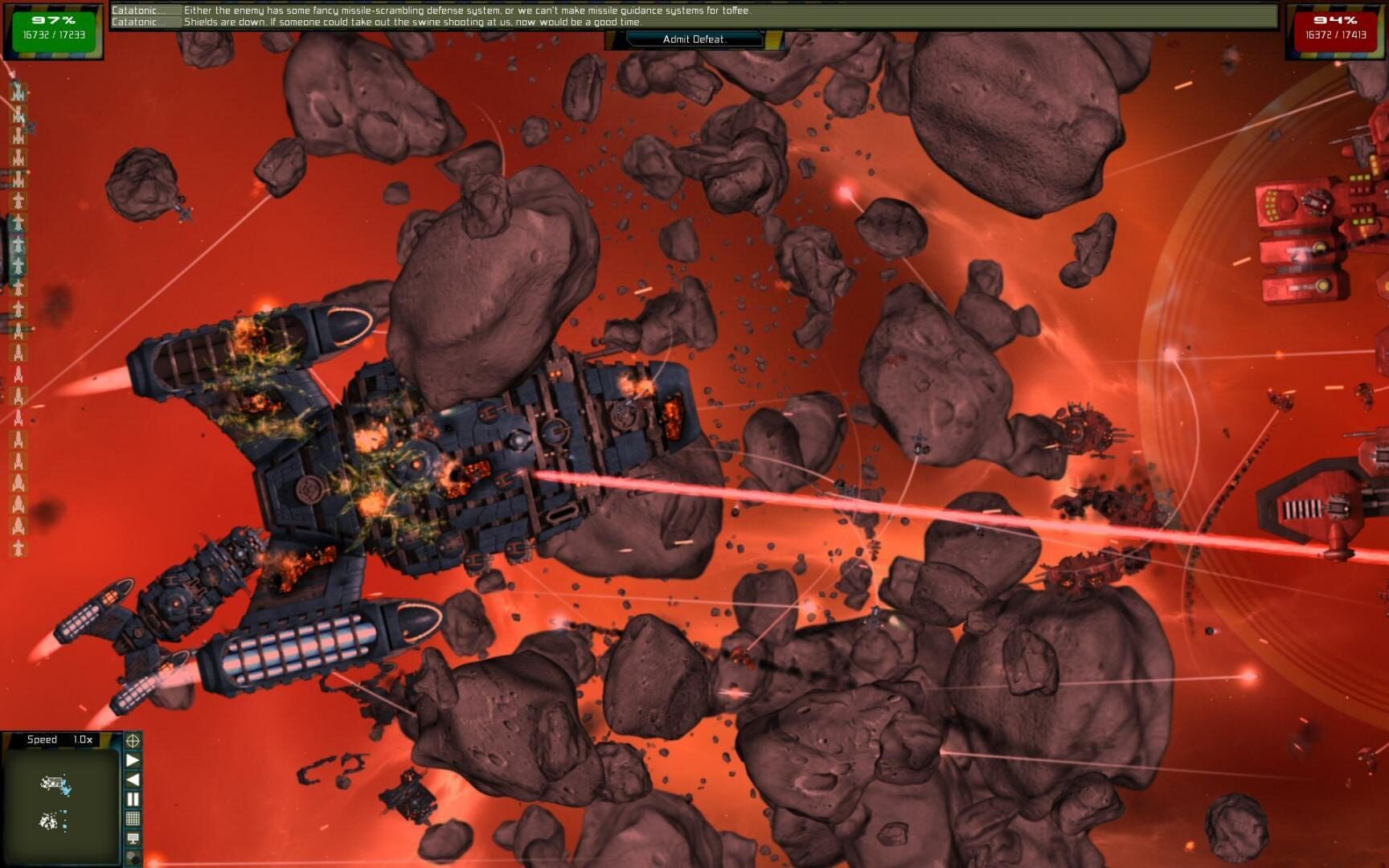The height and width of the screenshot is (868, 1389).
Task: Slow down battle using the rewind icon
Action: (133, 779)
